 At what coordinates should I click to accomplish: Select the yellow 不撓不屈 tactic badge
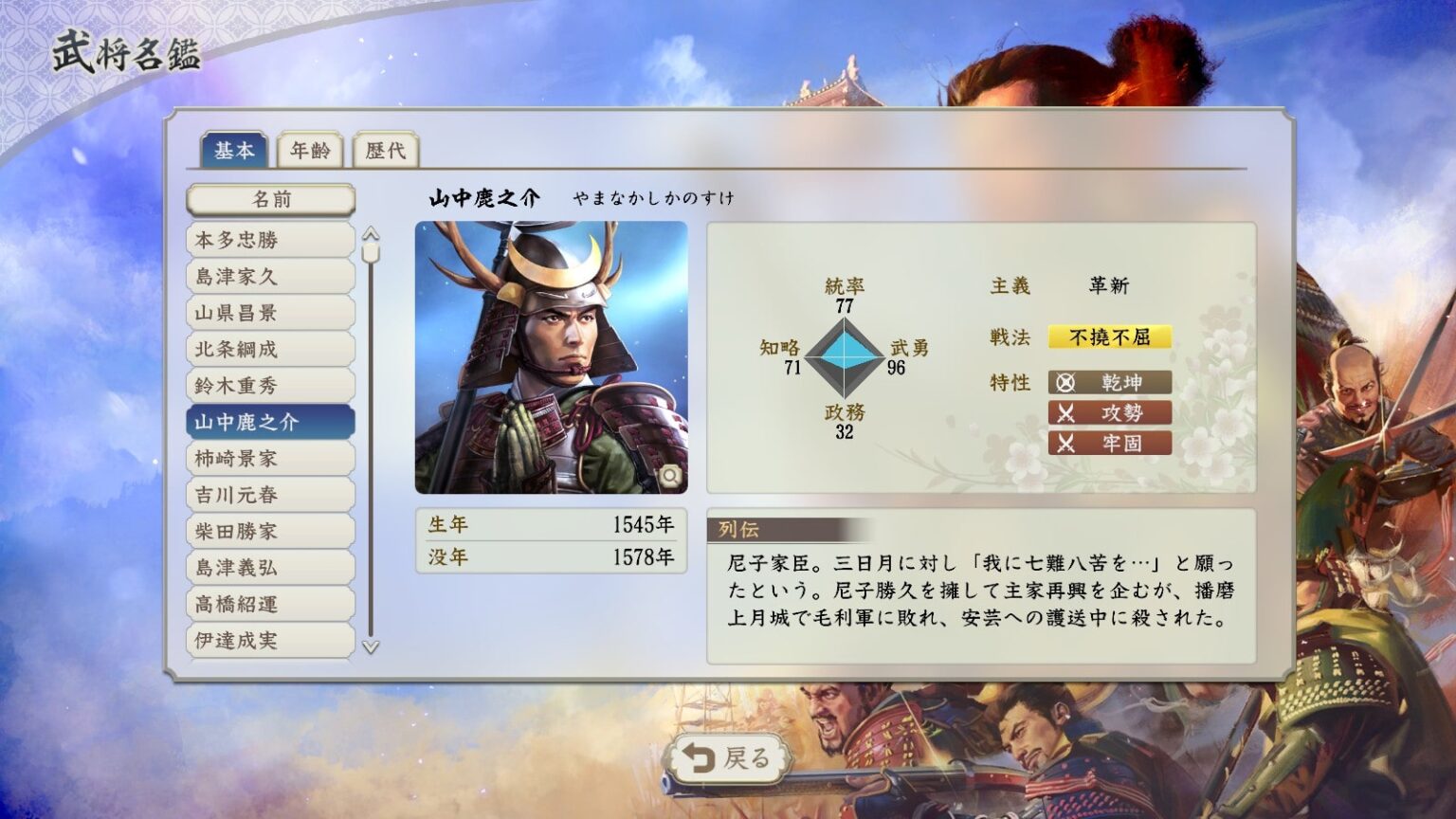1110,337
